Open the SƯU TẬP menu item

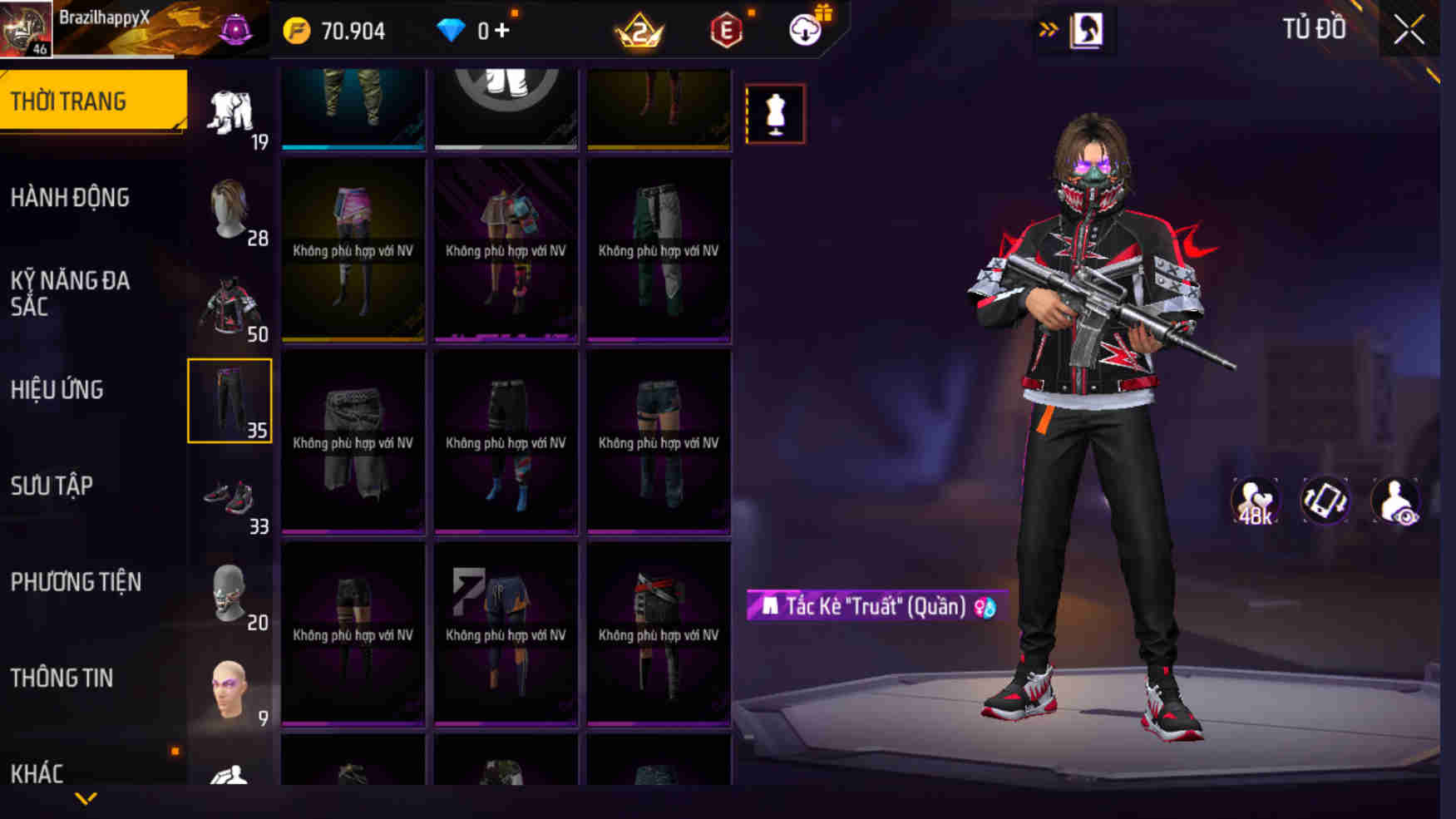click(x=52, y=486)
